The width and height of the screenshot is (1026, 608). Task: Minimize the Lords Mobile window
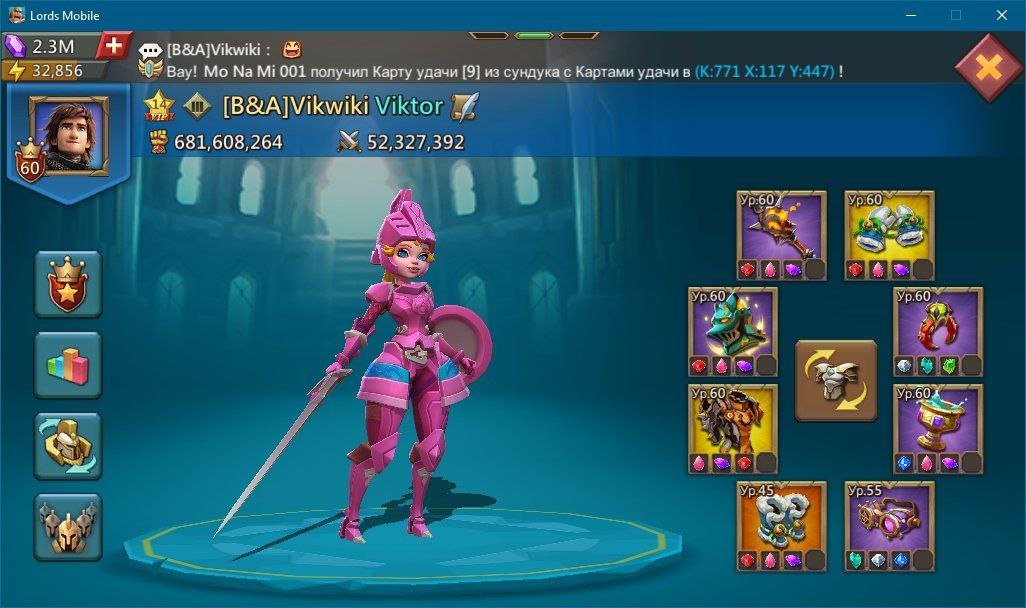911,15
